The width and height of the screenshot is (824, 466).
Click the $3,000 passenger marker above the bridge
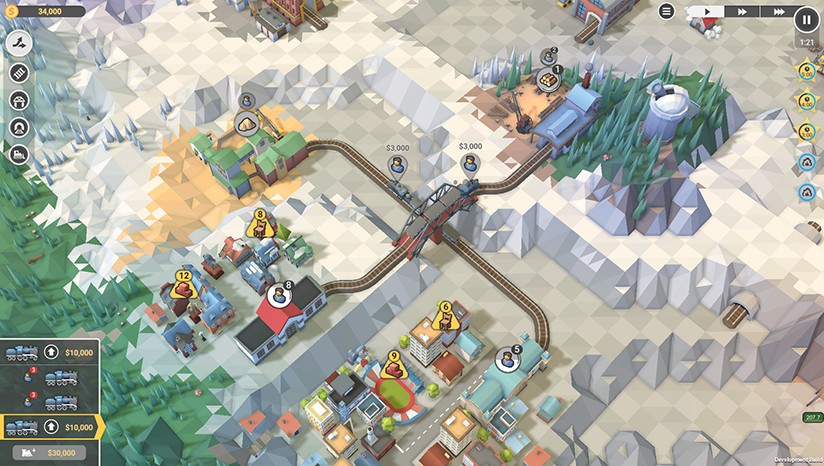[397, 164]
